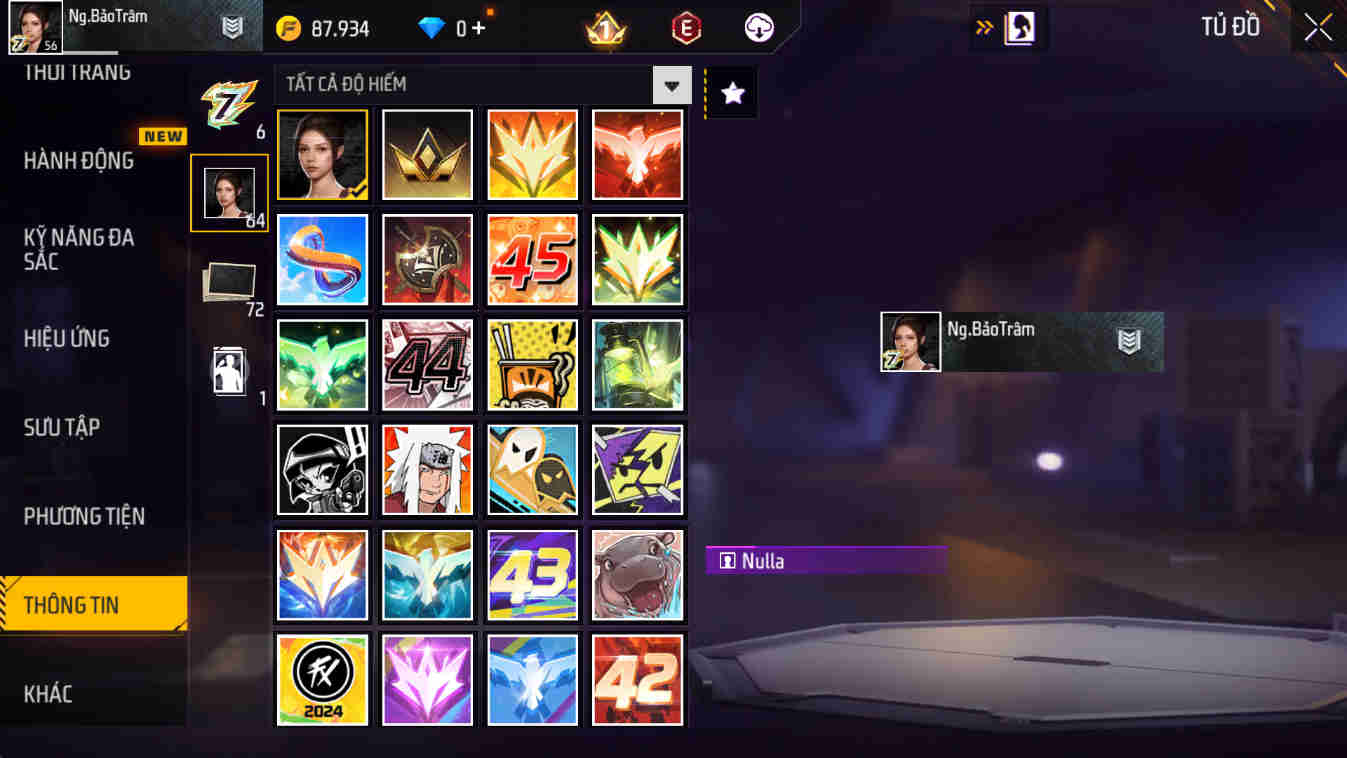
Task: Click the blue diamond currency icon
Action: click(x=434, y=27)
